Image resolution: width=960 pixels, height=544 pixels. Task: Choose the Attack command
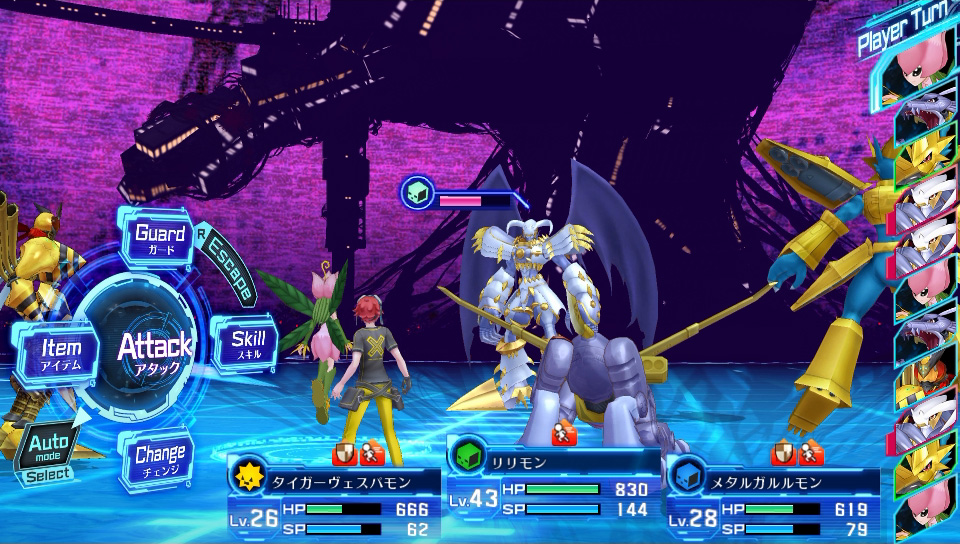click(x=153, y=352)
